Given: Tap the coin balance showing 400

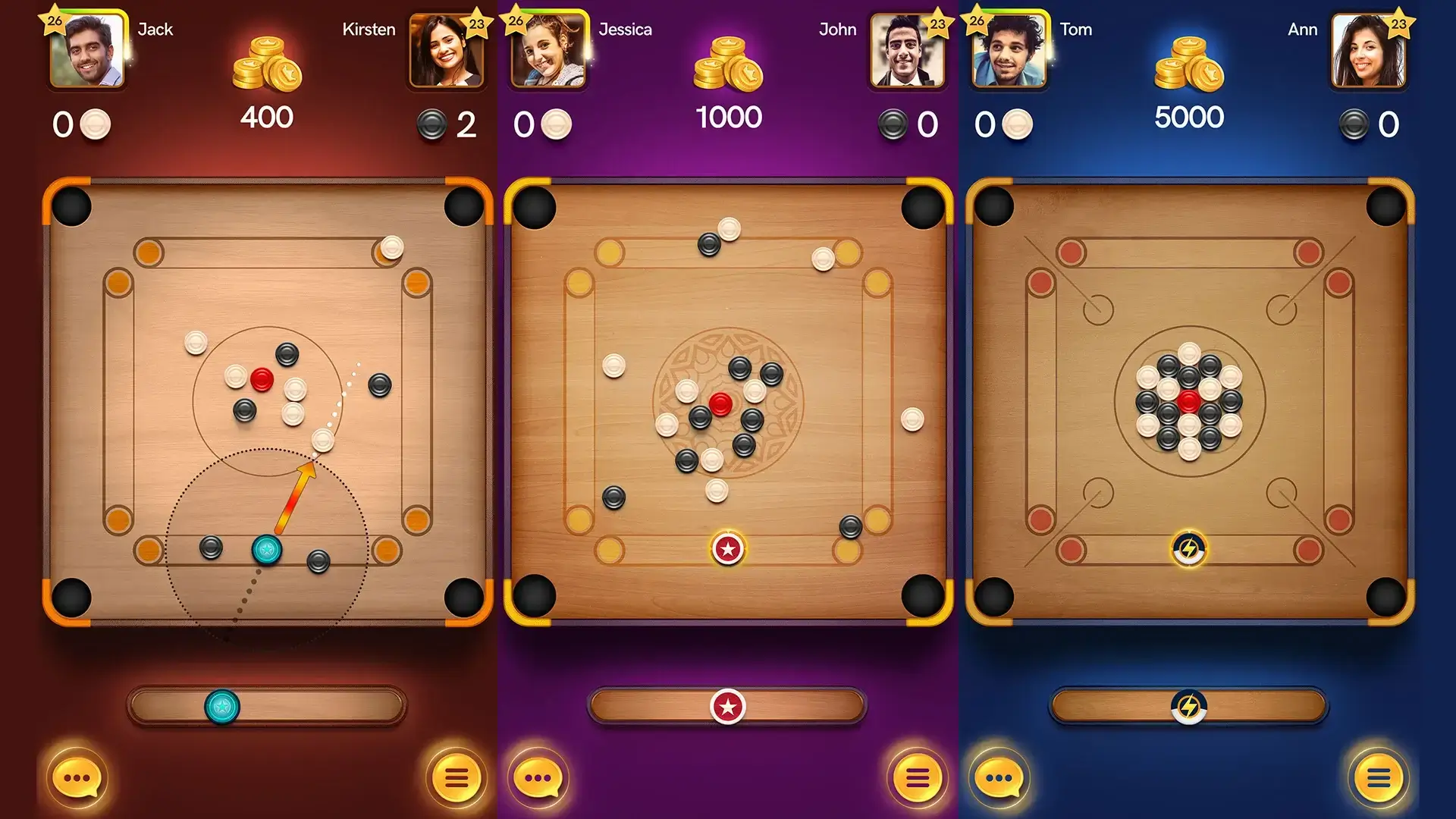Looking at the screenshot, I should [x=267, y=117].
